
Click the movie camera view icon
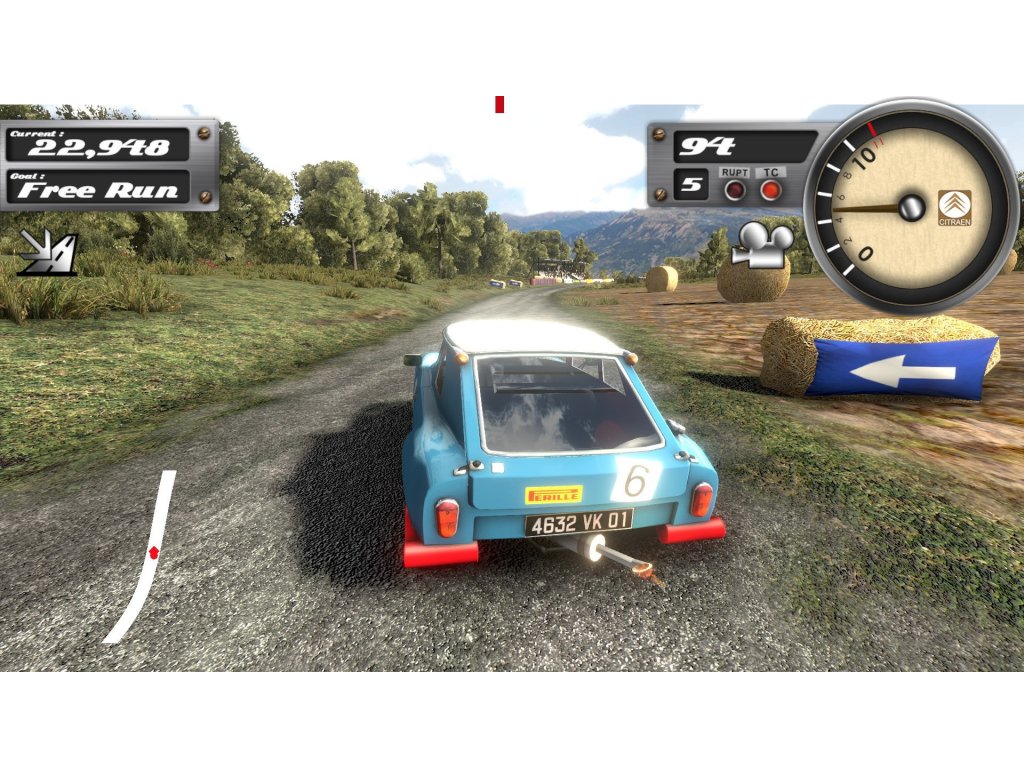click(761, 245)
